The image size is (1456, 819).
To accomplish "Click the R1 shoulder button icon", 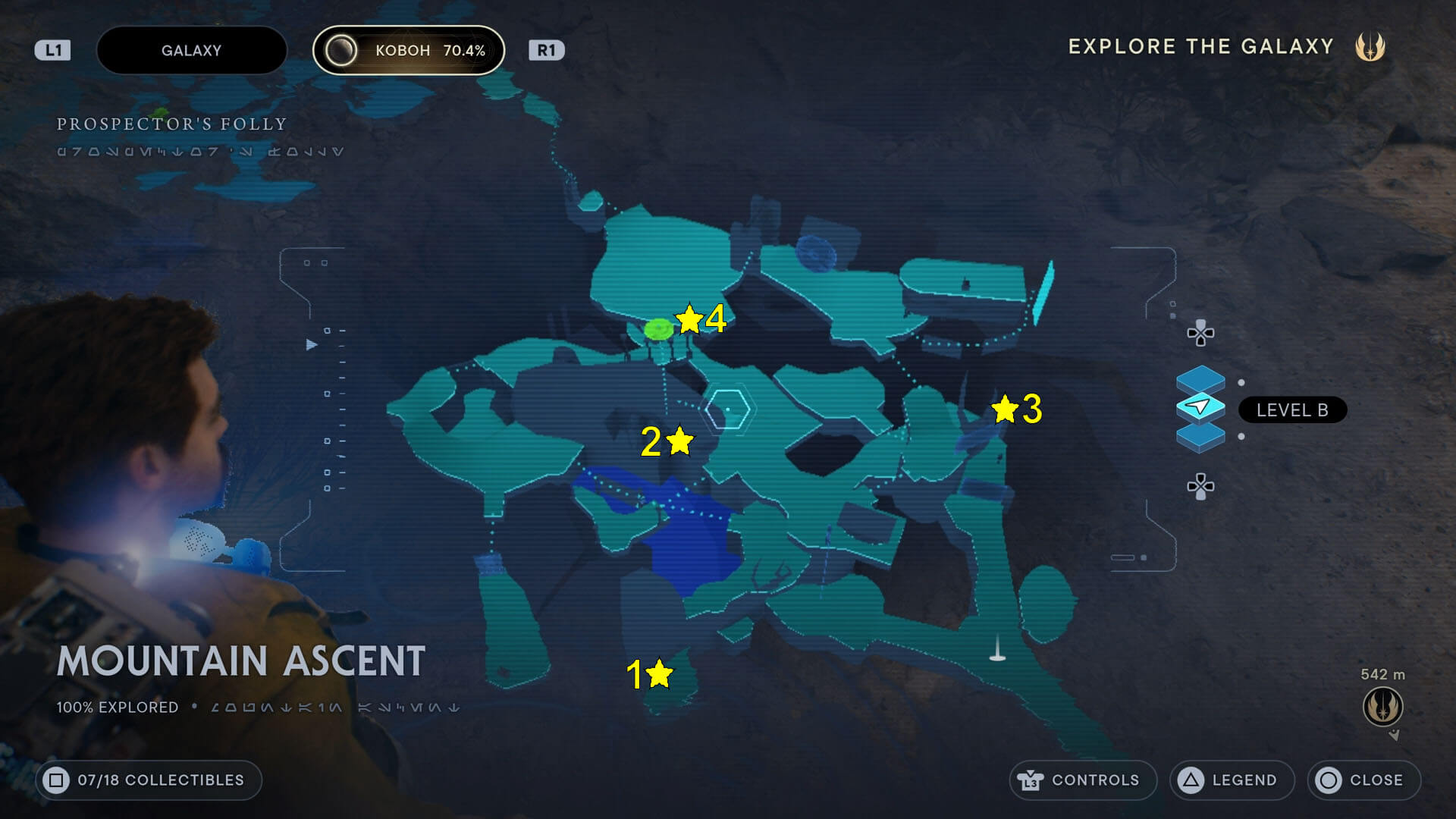I will [548, 50].
